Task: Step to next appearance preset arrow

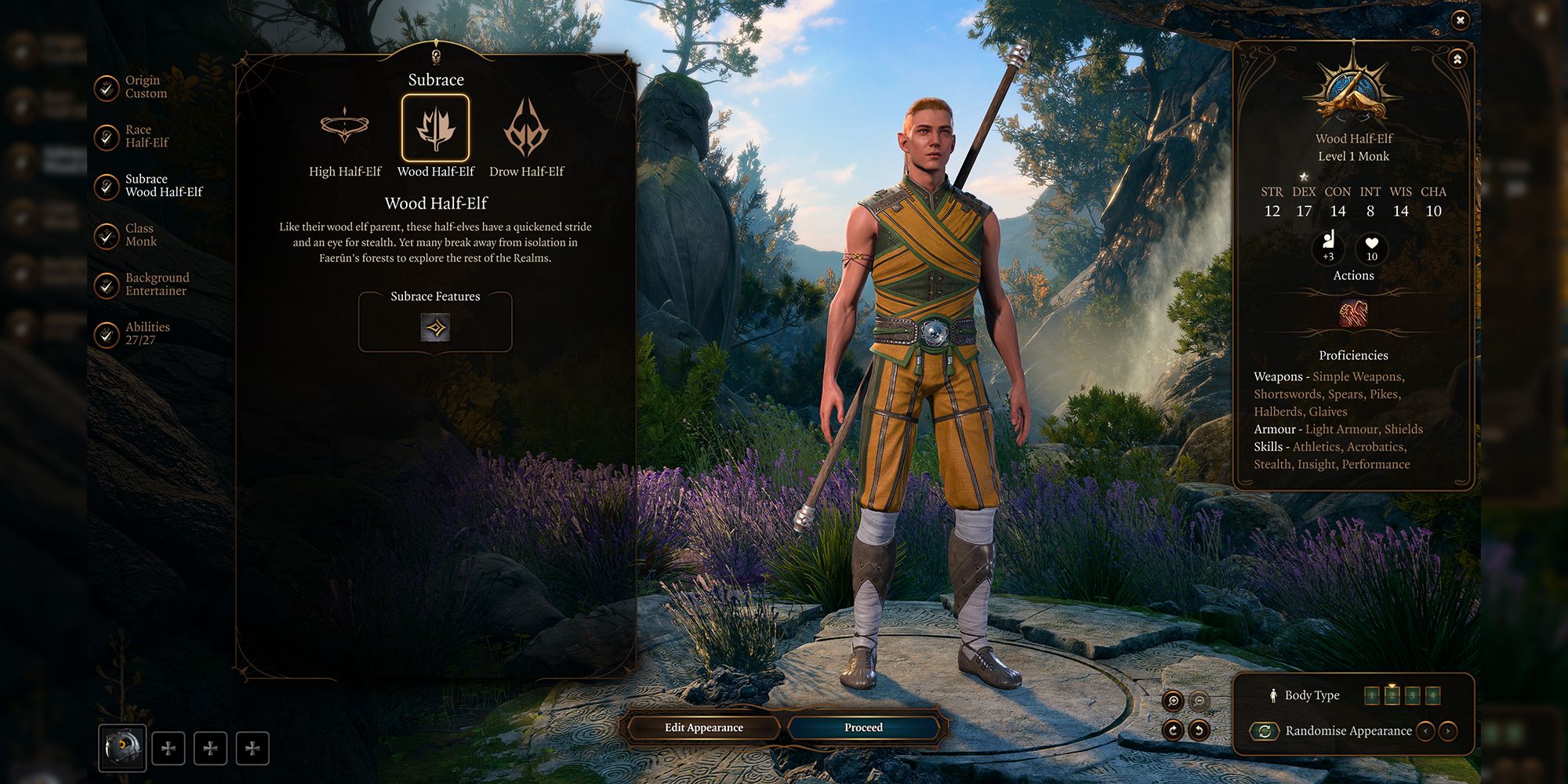Action: click(1447, 731)
